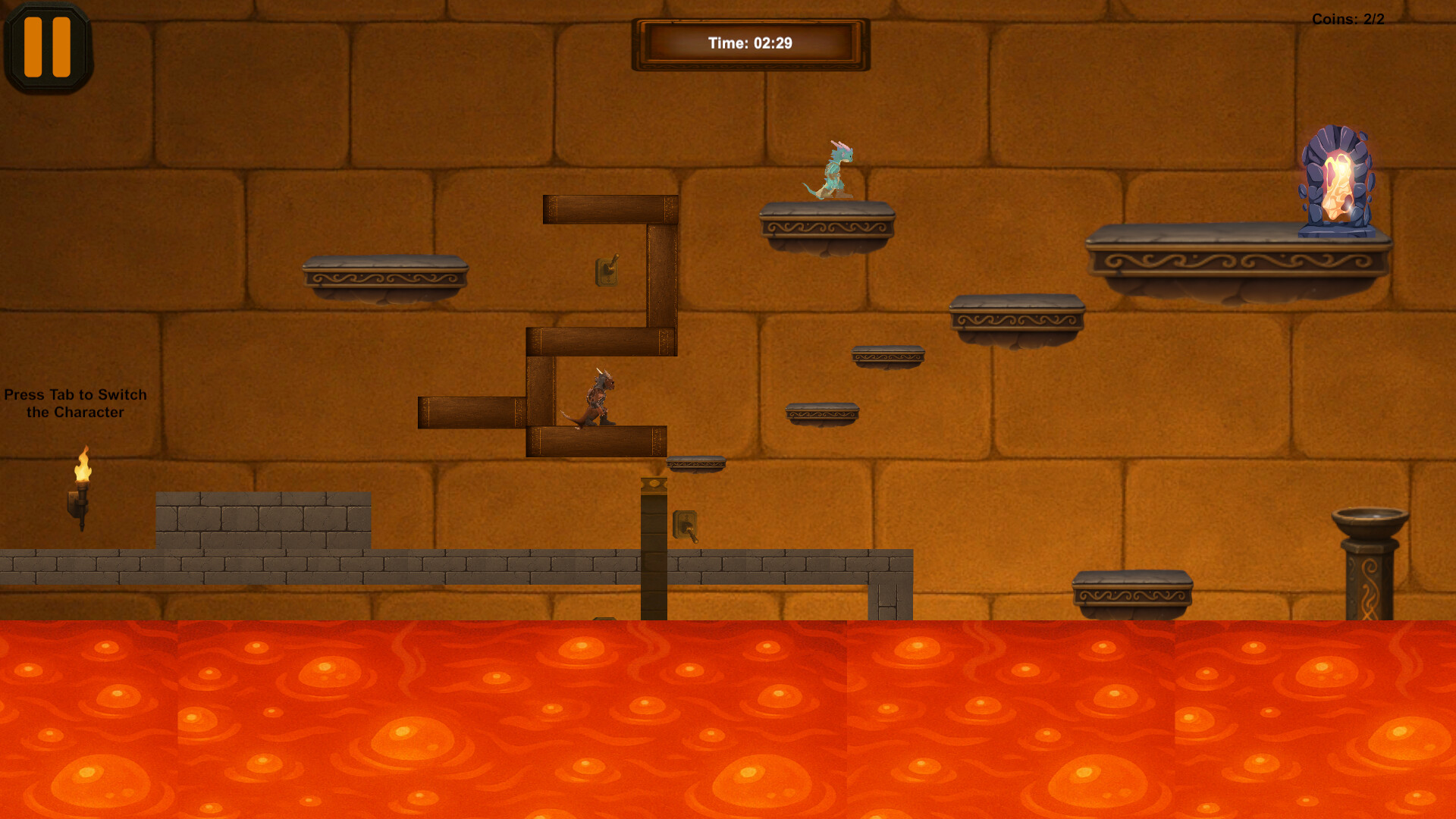Click the text 'Press Tab to Switch the Character'
The width and height of the screenshot is (1456, 819).
[76, 403]
